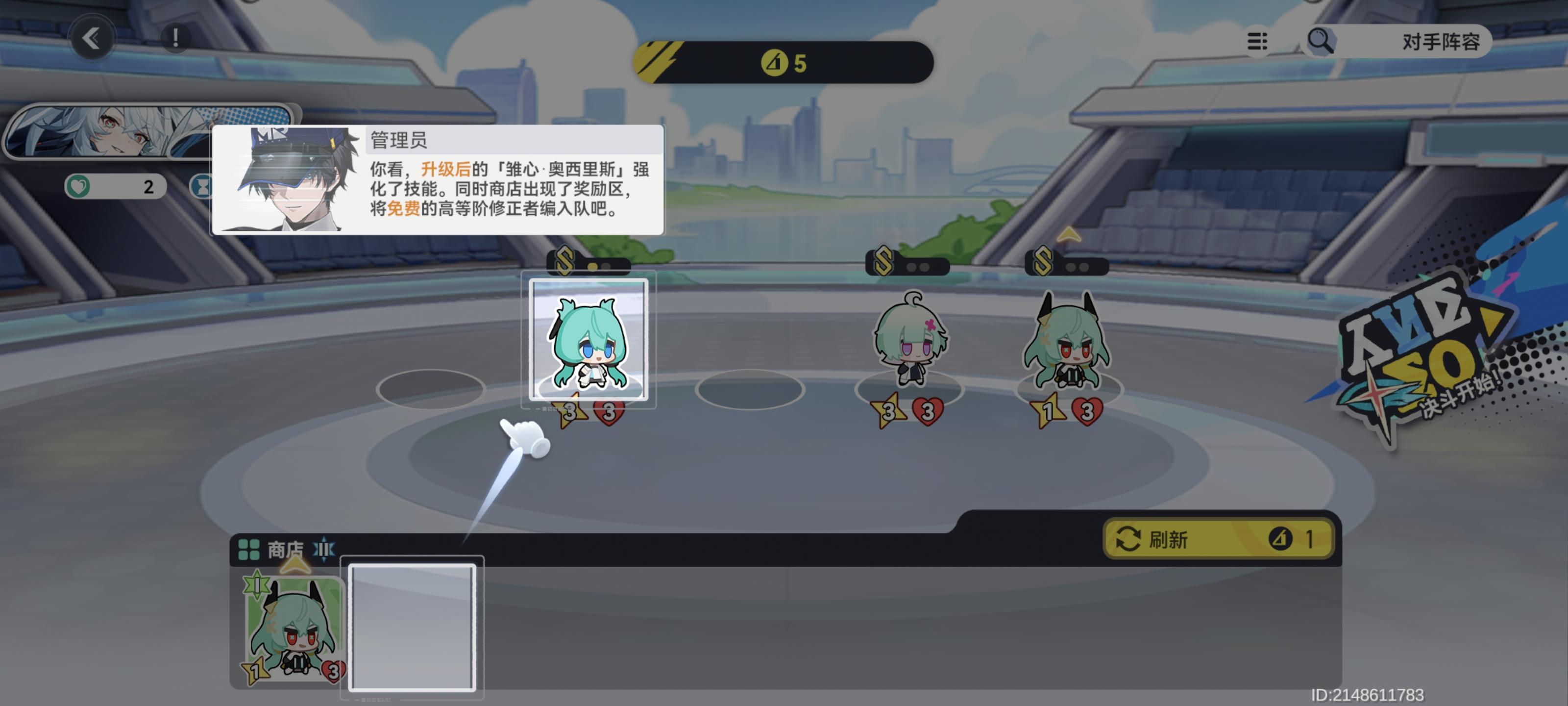
Task: Click the magnifier search icon beside 对手阵容
Action: [1322, 41]
